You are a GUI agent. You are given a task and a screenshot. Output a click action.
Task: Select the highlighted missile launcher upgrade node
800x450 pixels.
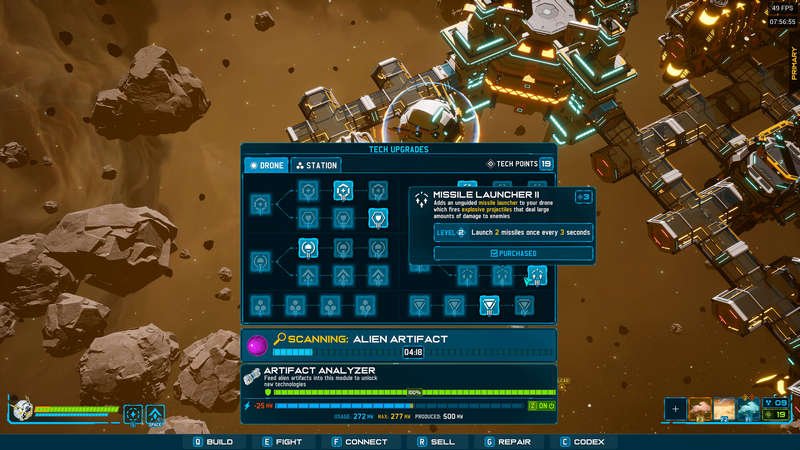point(536,274)
